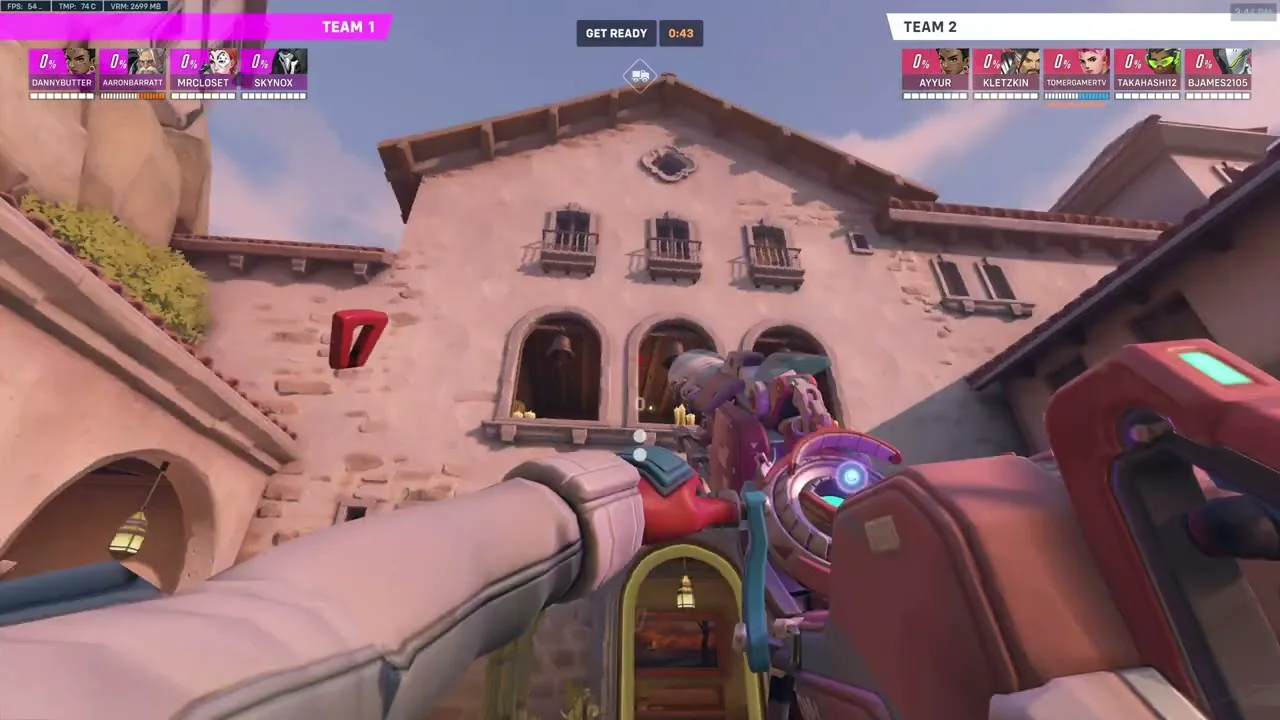The image size is (1280, 720).
Task: Click the payload objective icon
Action: point(640,75)
